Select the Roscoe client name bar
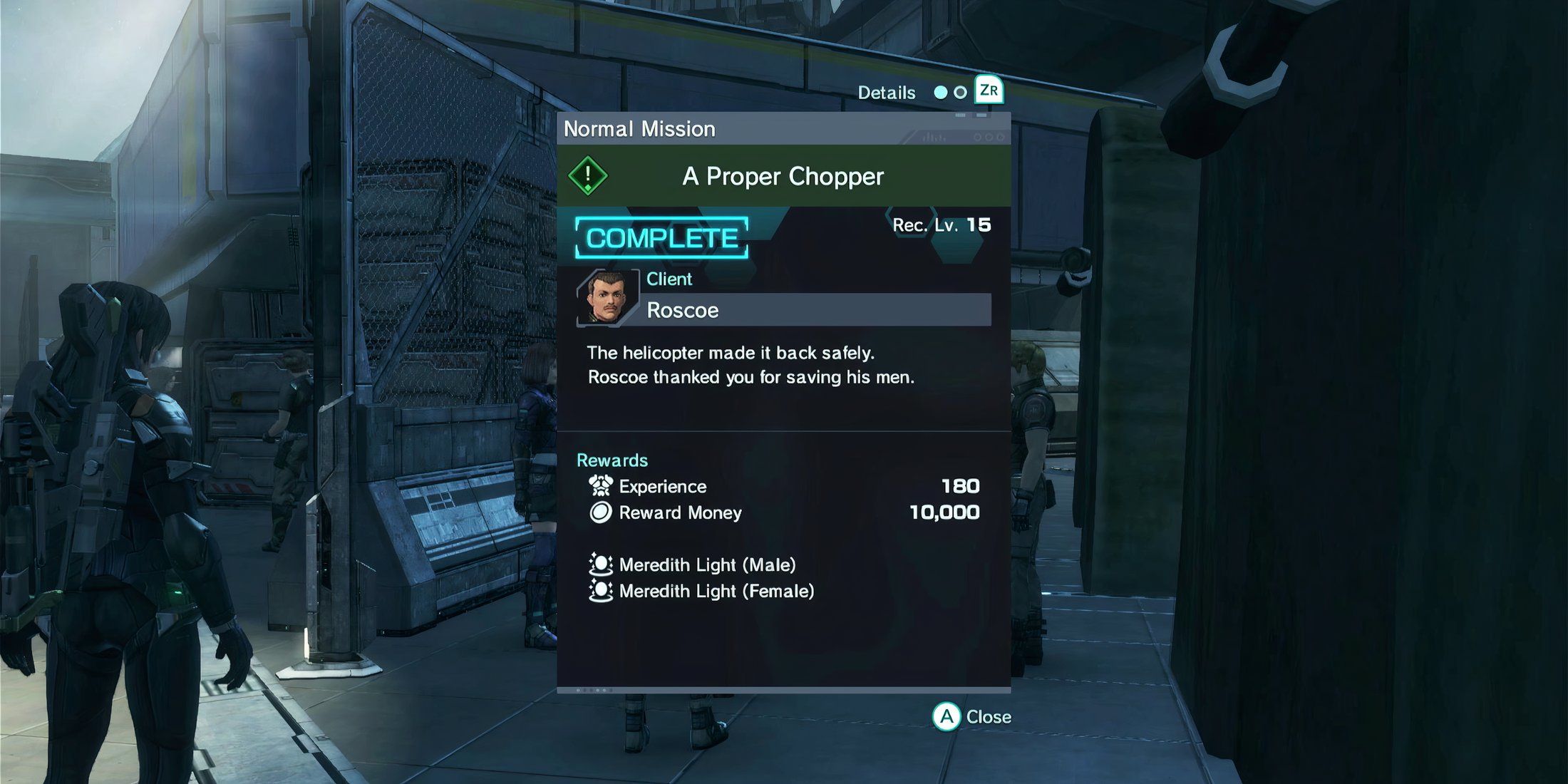This screenshot has height=784, width=1568. point(817,310)
